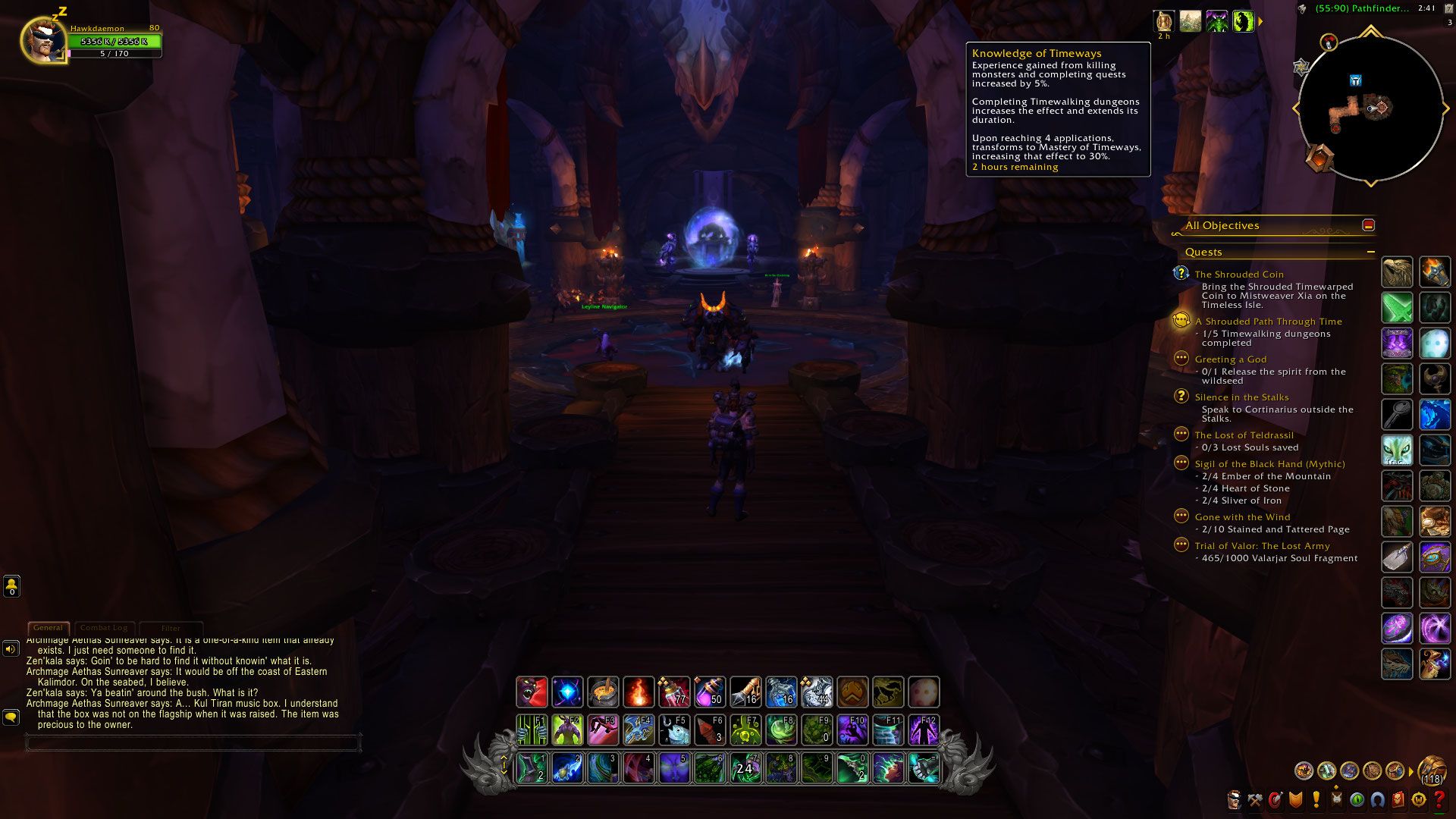Open the red question mark help button

tap(1438, 800)
